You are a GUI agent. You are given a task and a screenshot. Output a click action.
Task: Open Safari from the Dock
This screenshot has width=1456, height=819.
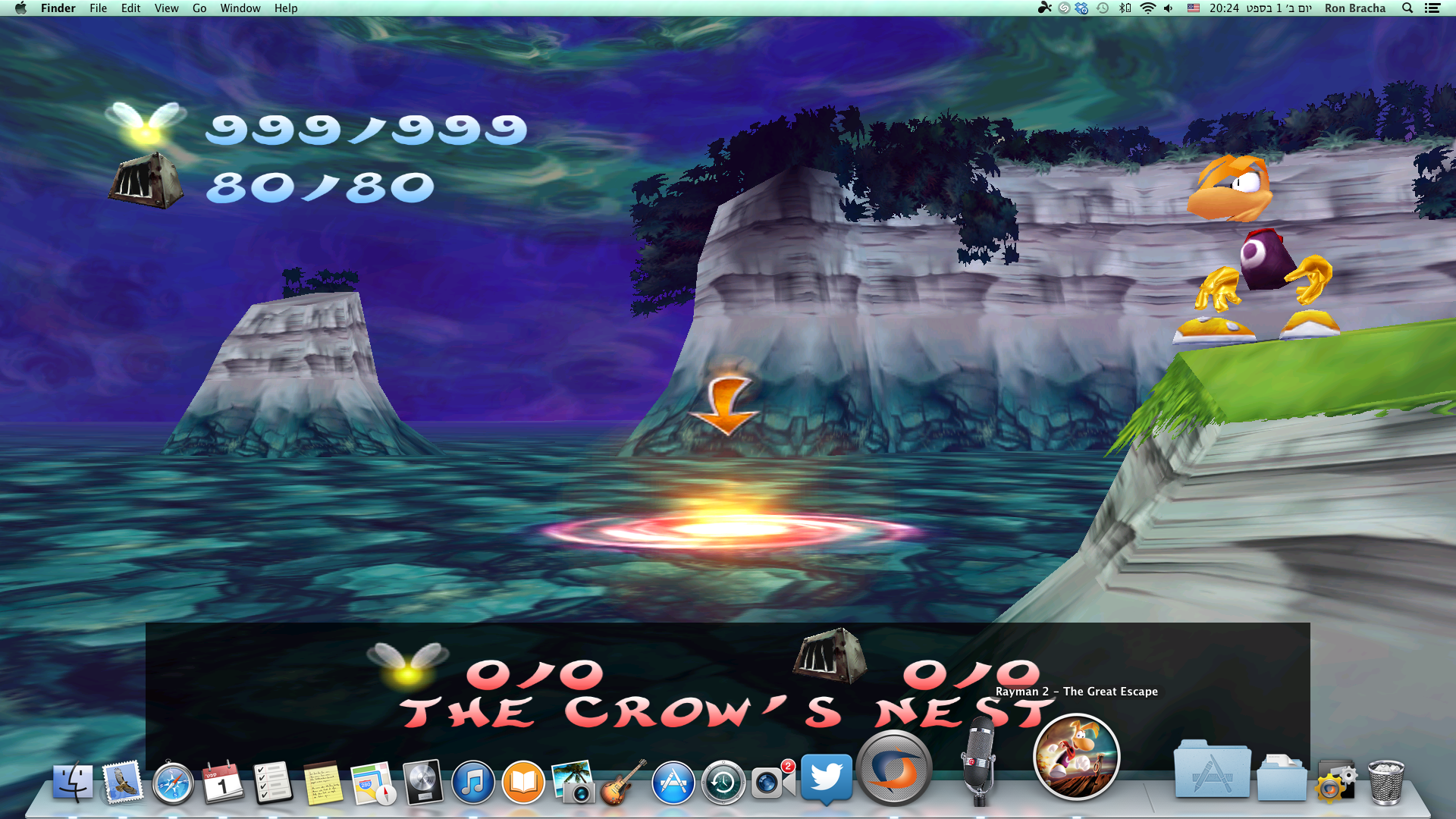coord(172,780)
